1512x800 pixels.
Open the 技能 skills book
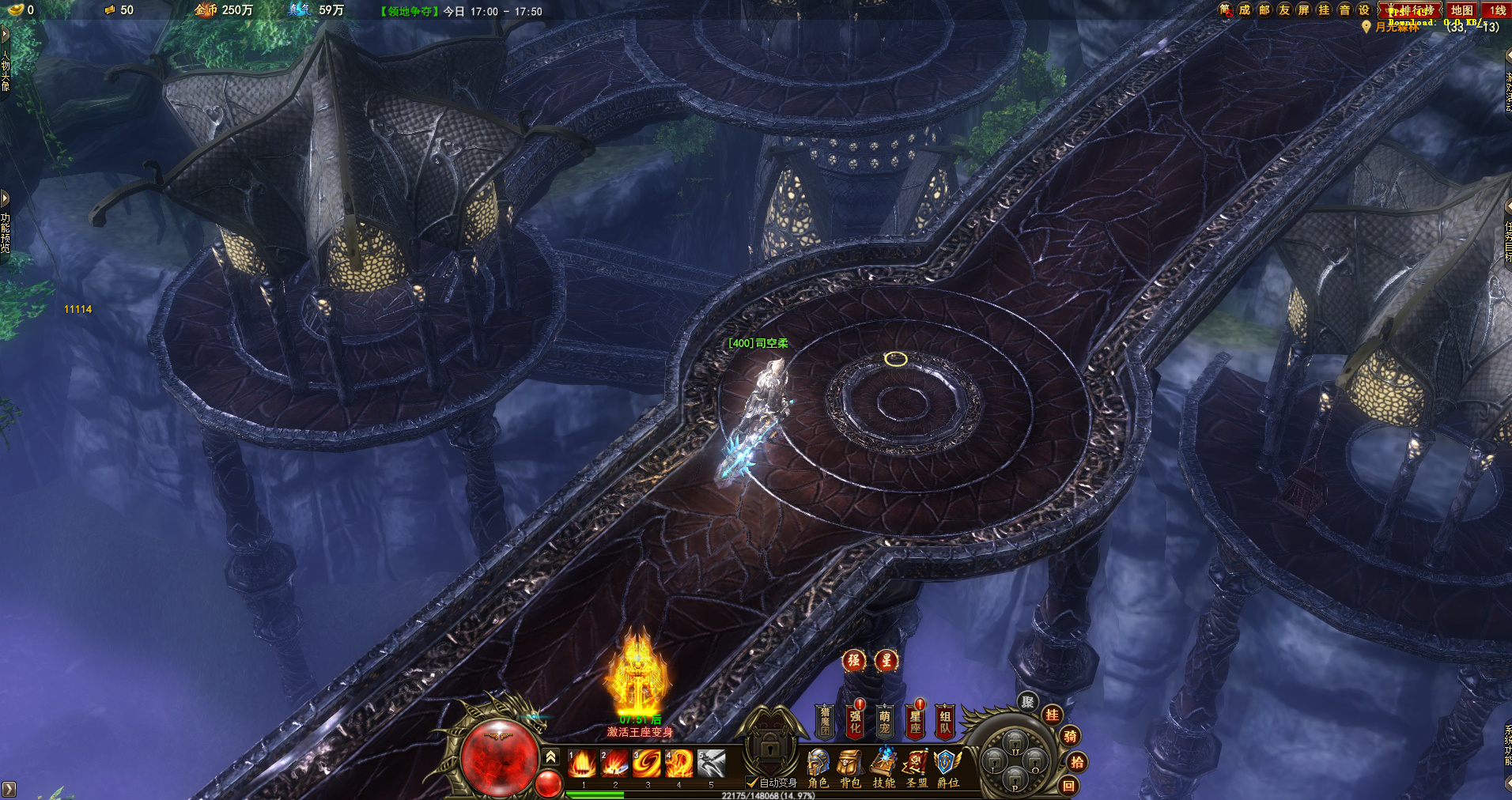click(883, 768)
